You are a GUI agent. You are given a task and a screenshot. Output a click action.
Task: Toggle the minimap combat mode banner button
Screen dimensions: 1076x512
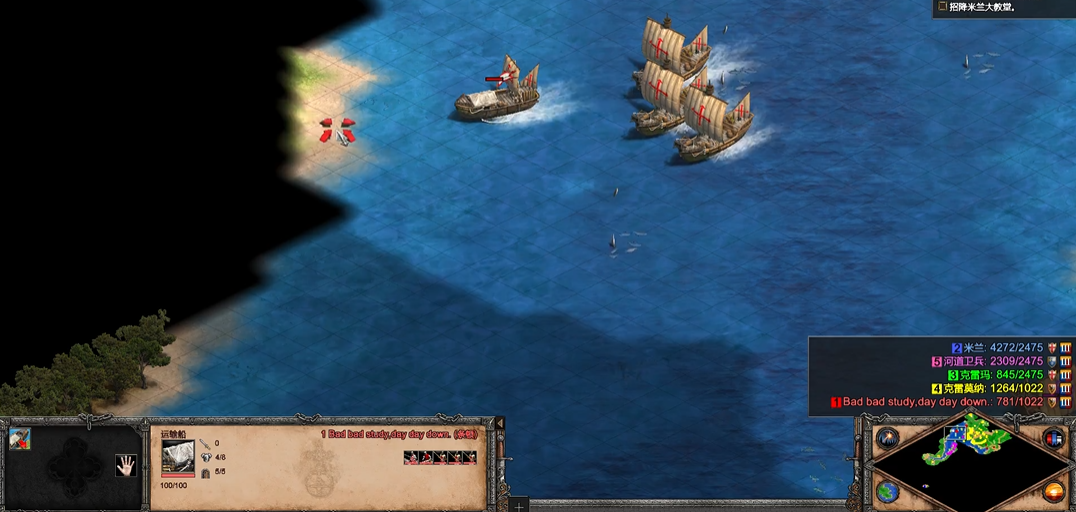click(1052, 439)
